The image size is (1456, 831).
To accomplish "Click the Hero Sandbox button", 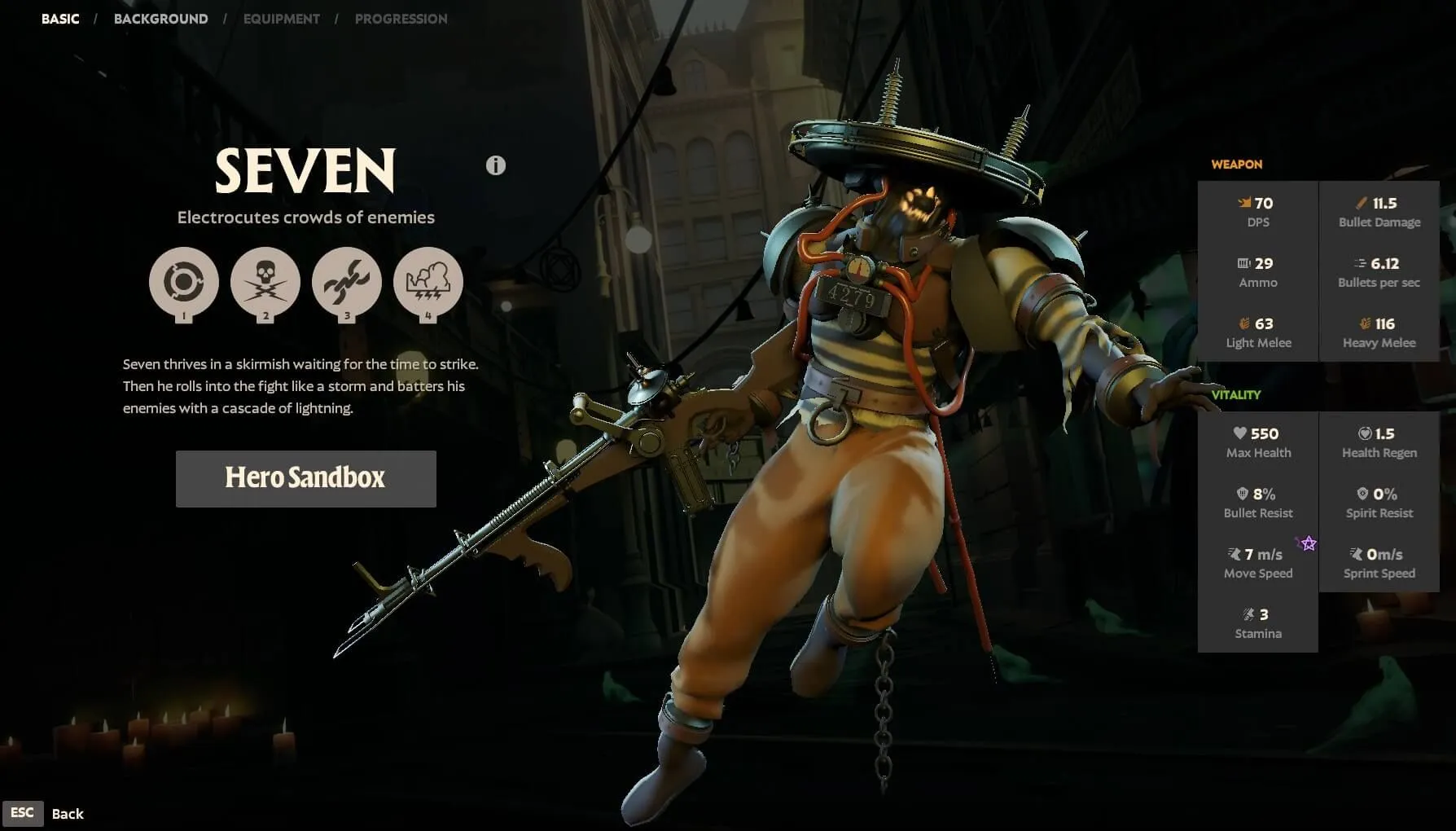I will (305, 478).
